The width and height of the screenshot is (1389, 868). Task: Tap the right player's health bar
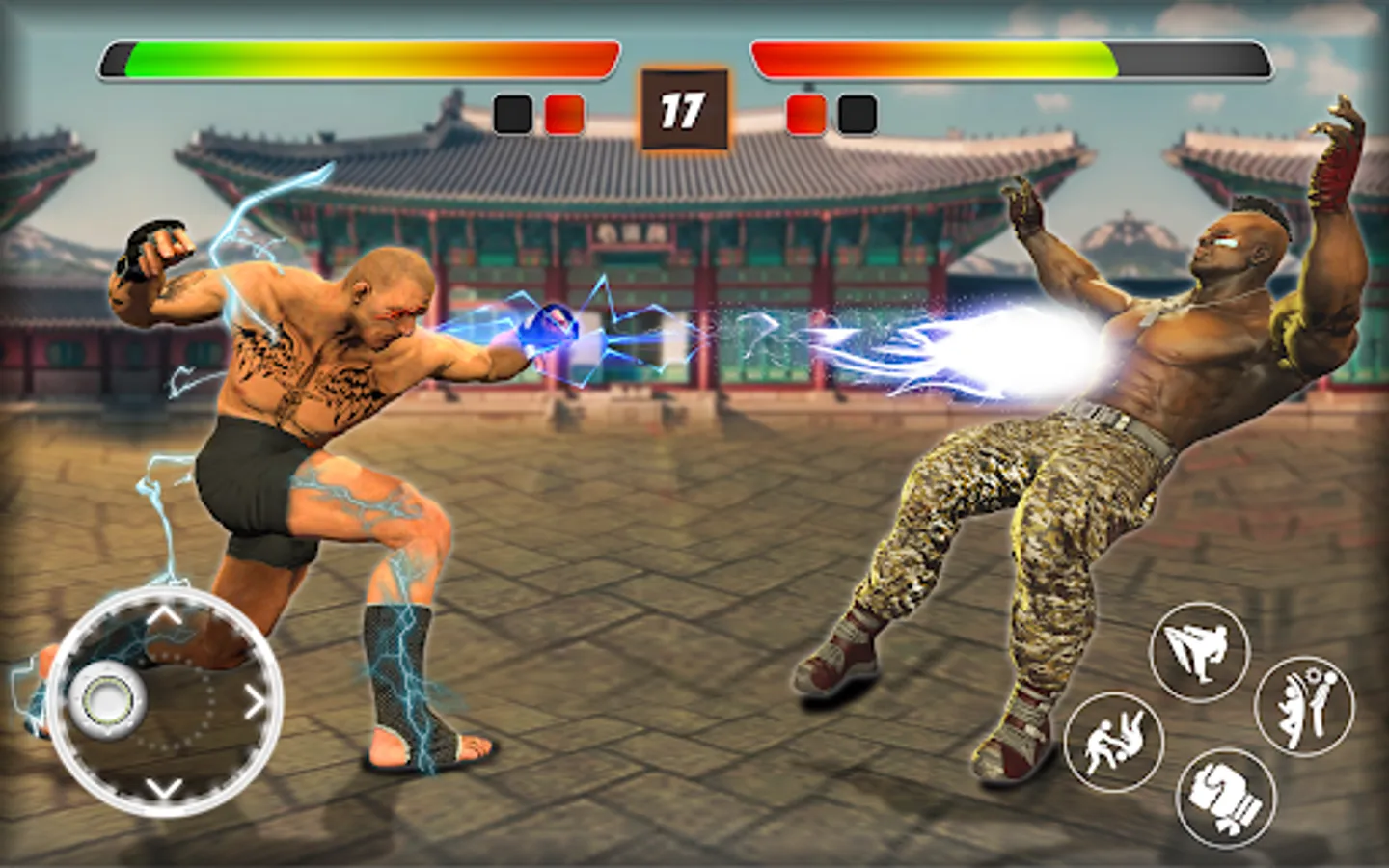point(1008,56)
